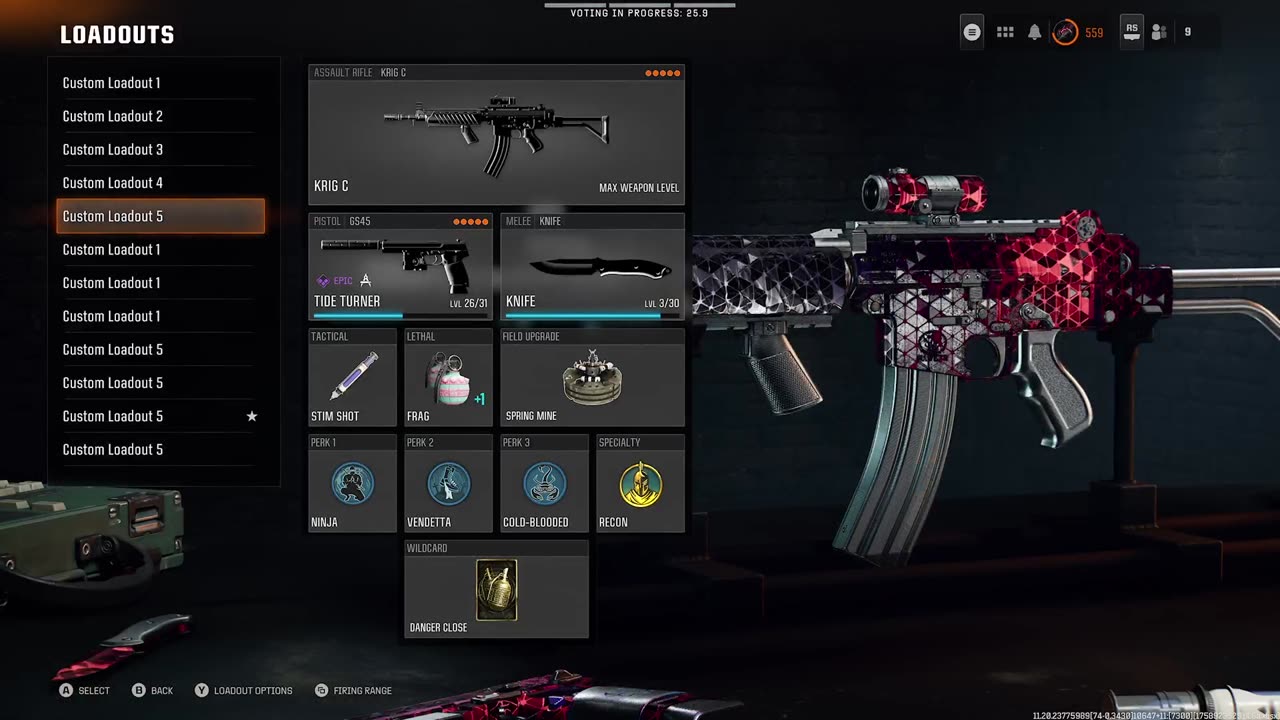Open the Krig C assault rifle slot
The image size is (1280, 720).
(496, 136)
